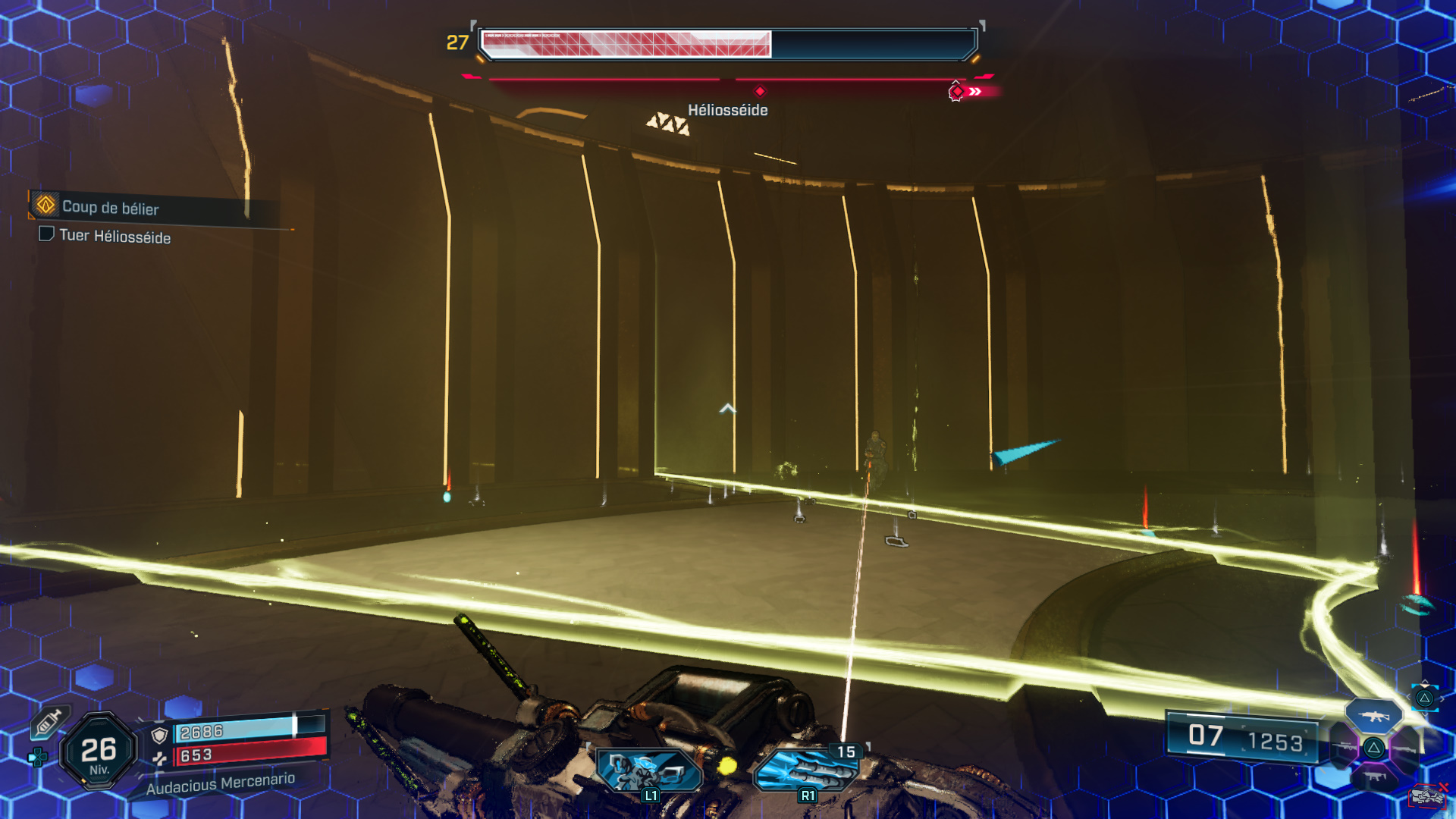Click the "Tuer Héliosséide" objective checkbox

pyautogui.click(x=46, y=234)
